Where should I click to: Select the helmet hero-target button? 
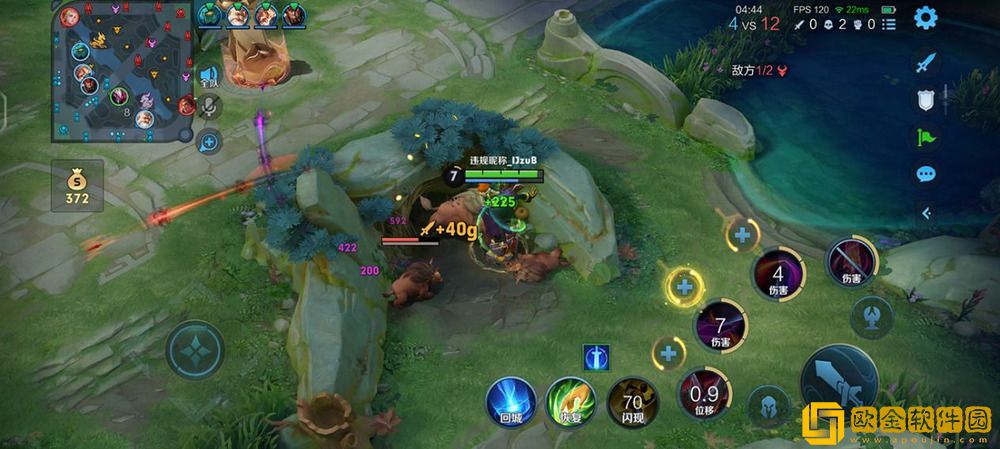click(768, 405)
